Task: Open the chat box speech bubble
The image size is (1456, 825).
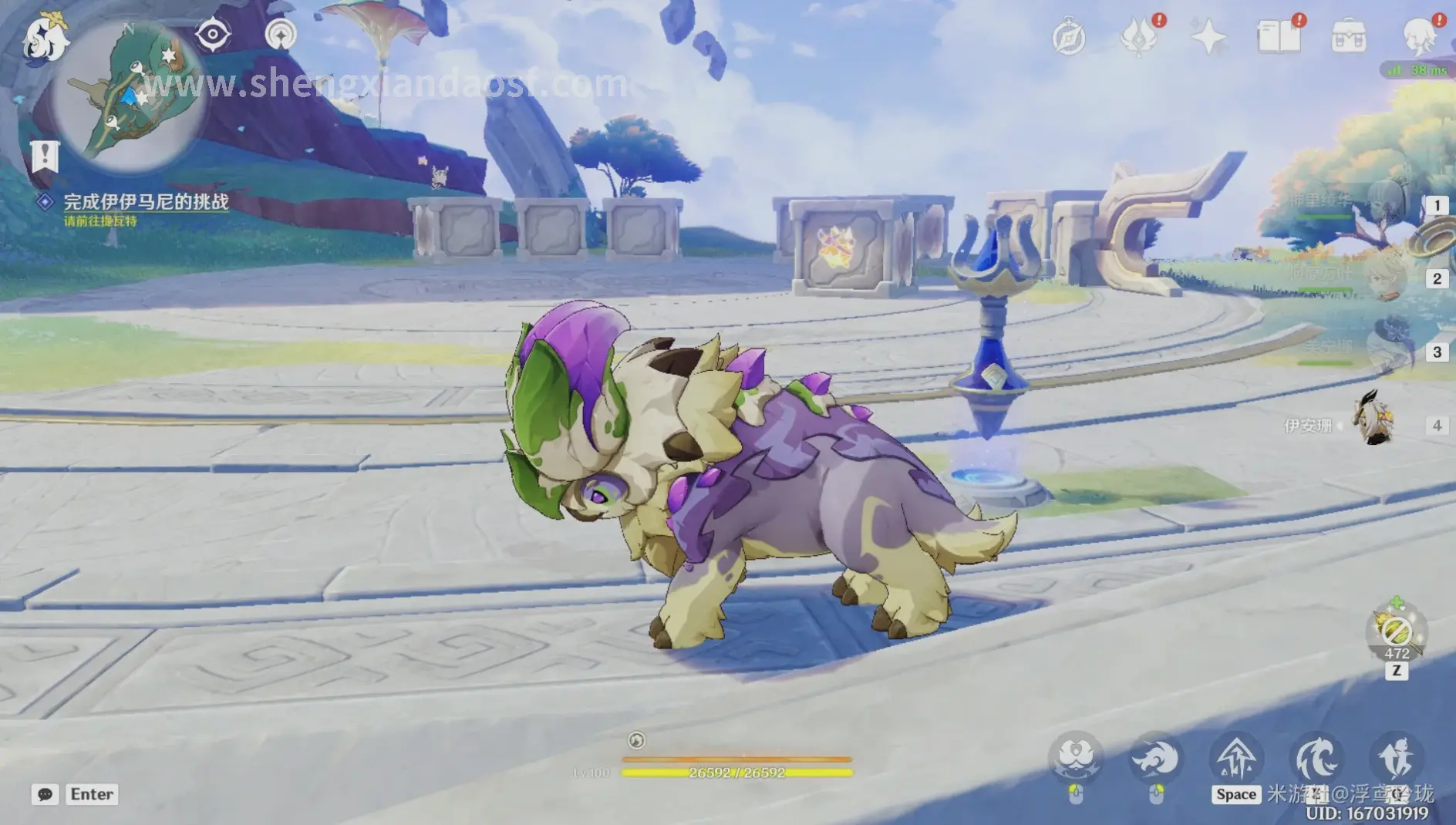Action: point(45,794)
